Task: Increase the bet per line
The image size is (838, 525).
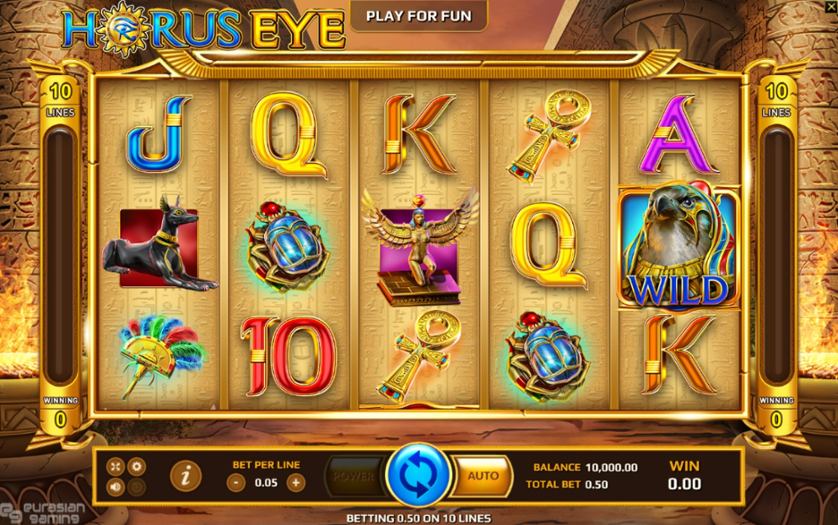Action: pos(295,481)
